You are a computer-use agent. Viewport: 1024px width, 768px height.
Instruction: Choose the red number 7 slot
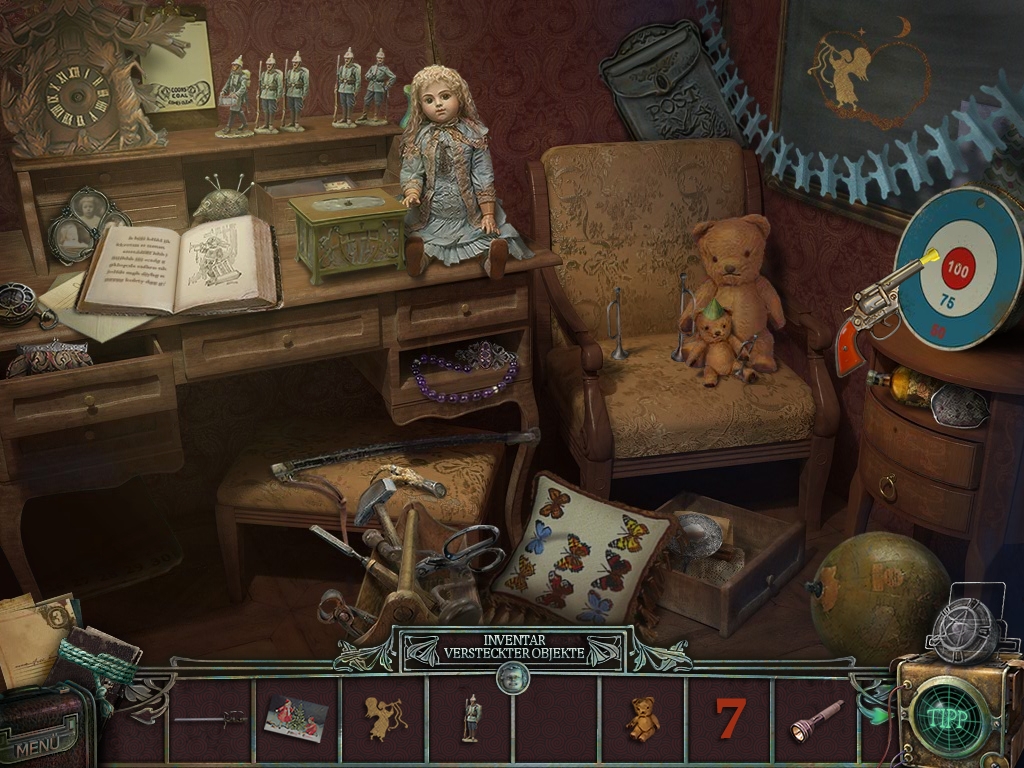pyautogui.click(x=730, y=718)
